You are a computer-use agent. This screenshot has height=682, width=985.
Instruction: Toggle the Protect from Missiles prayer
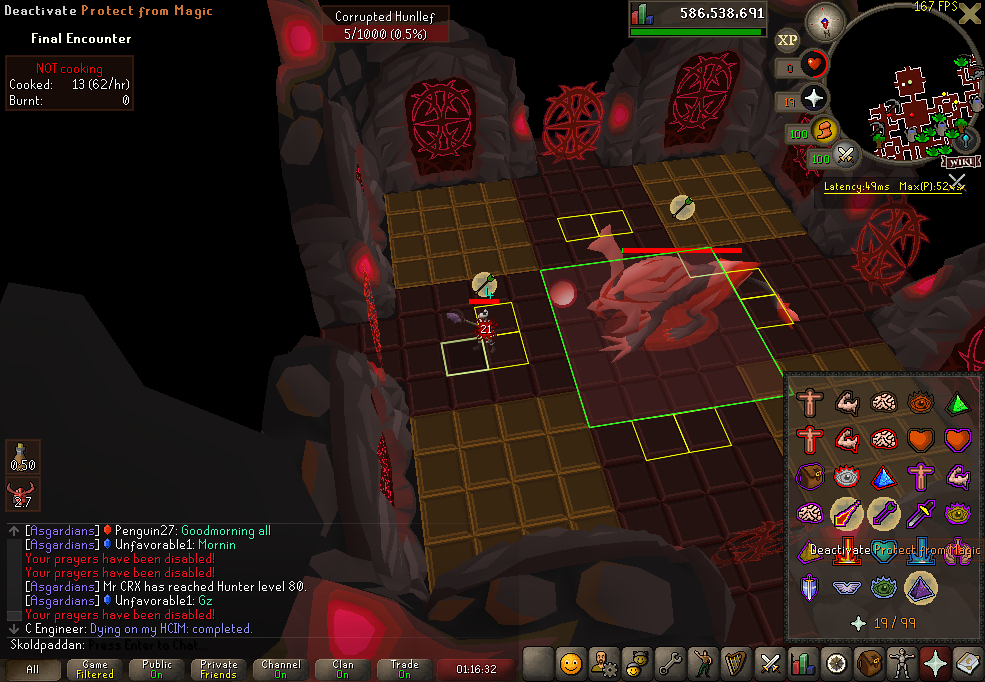click(884, 515)
